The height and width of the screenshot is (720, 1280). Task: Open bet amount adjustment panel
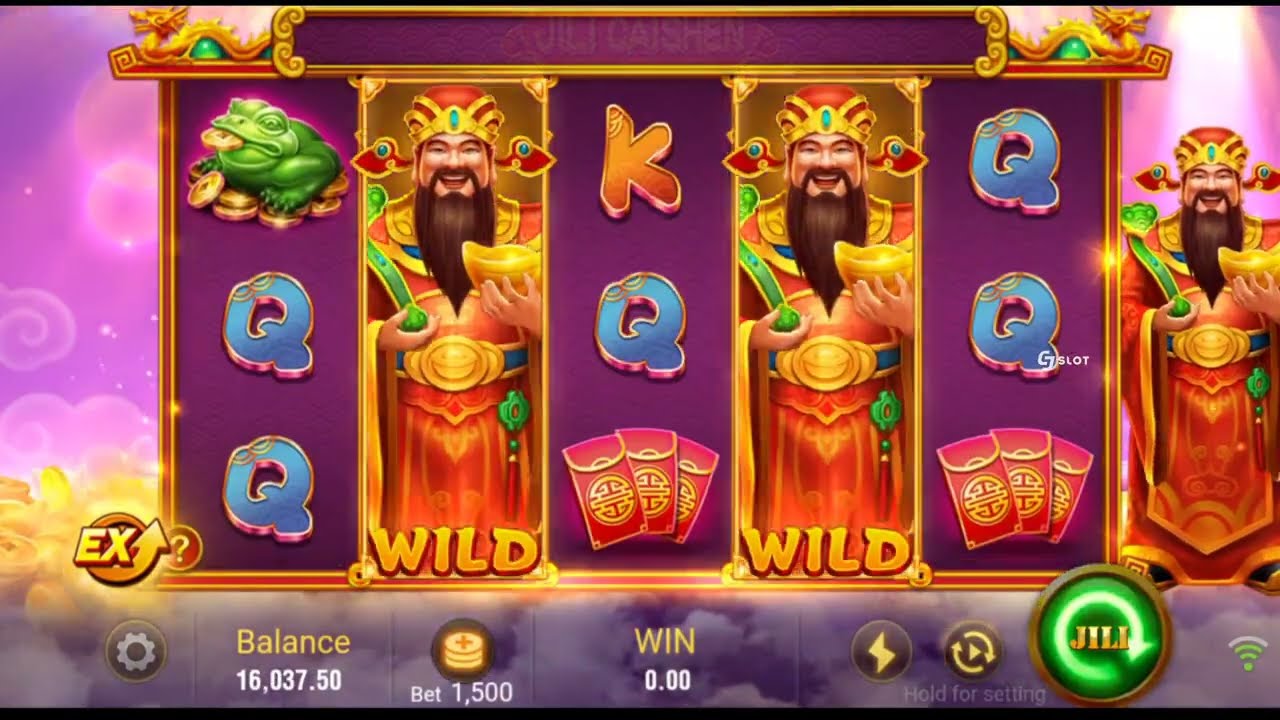point(462,651)
